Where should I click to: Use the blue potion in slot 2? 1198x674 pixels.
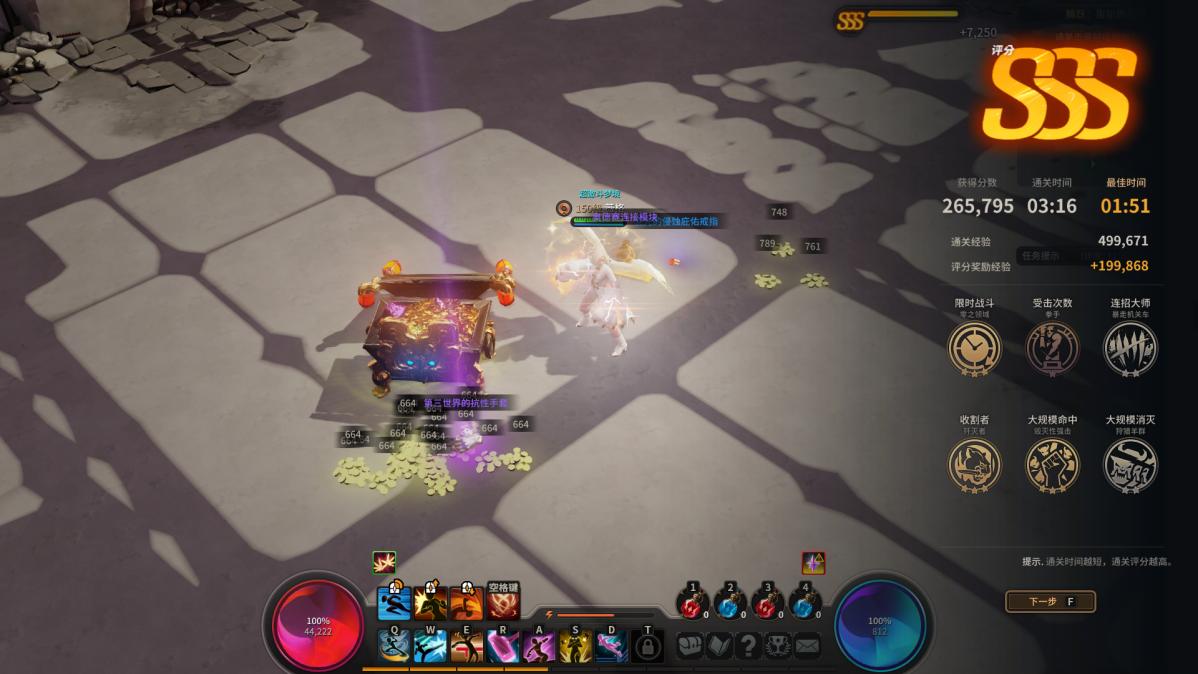pyautogui.click(x=730, y=604)
